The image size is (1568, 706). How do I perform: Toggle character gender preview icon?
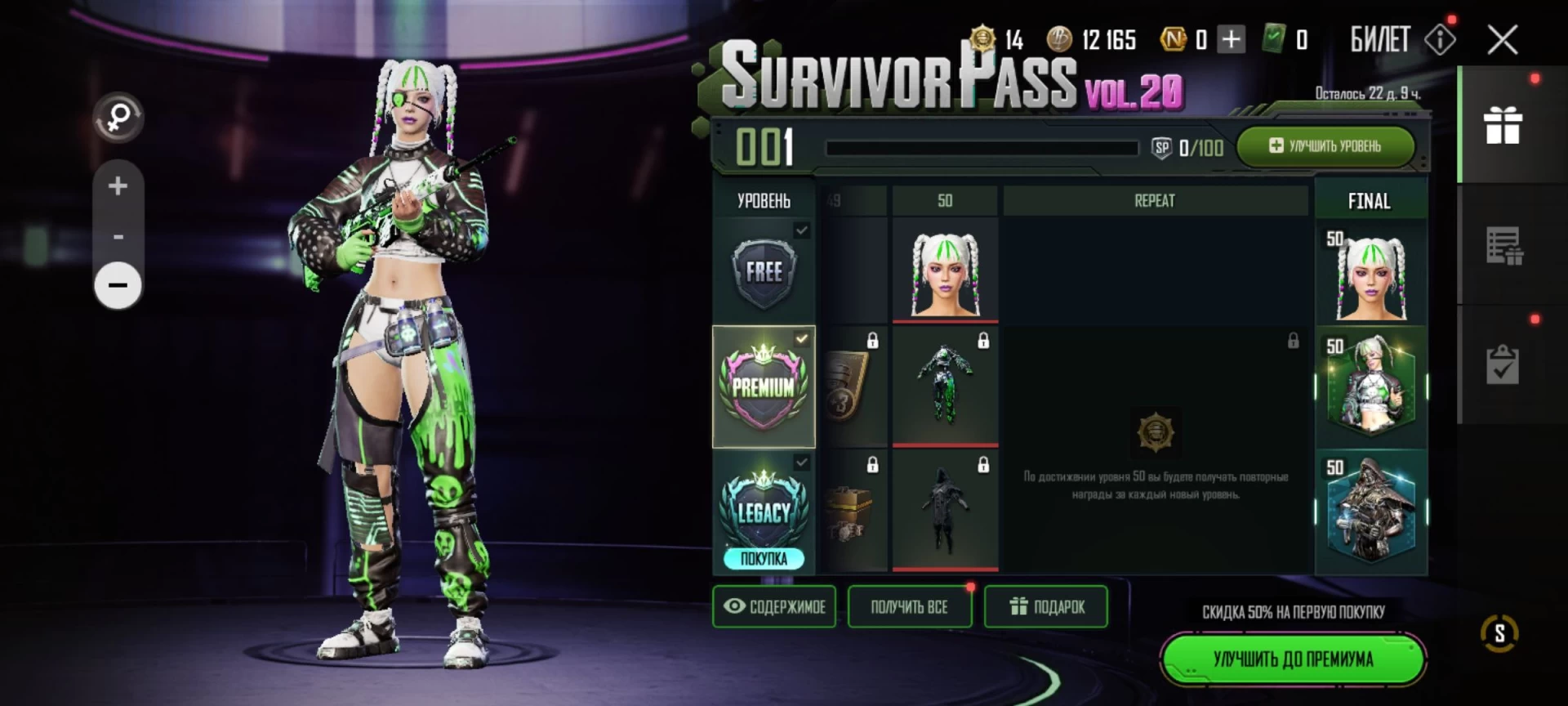[x=118, y=117]
